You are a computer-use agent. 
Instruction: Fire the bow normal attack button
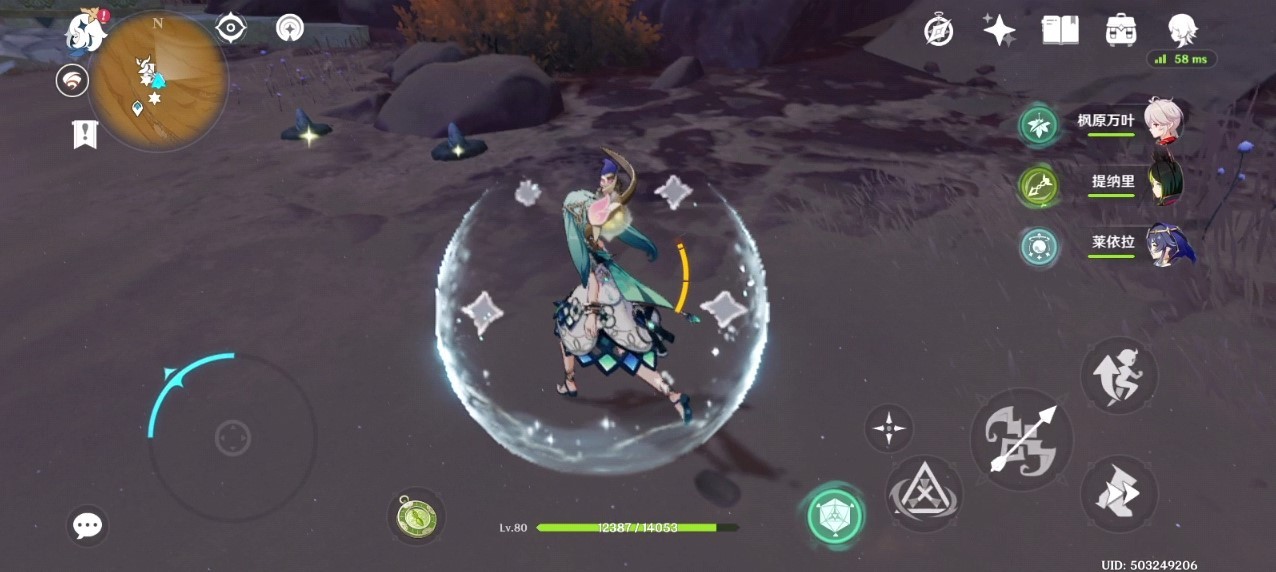[x=1021, y=440]
